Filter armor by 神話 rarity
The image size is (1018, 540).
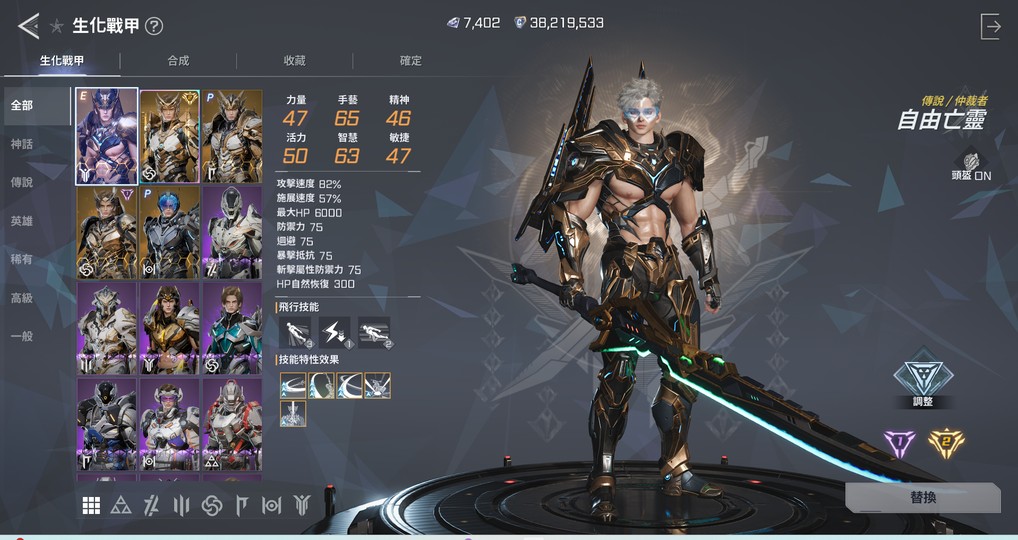click(22, 144)
